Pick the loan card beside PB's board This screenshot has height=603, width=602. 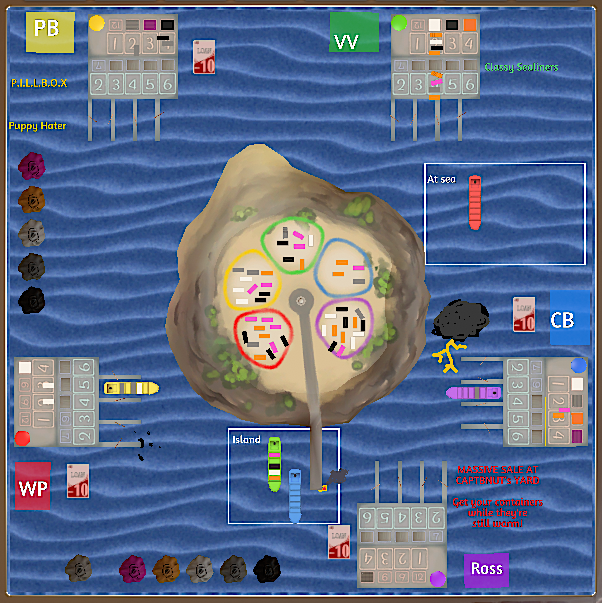203,57
